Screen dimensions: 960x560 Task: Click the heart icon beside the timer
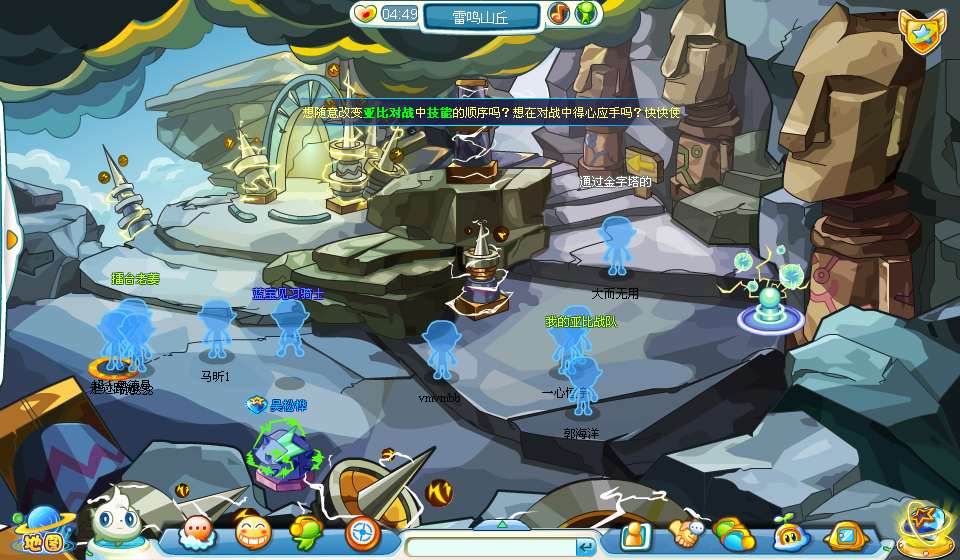pyautogui.click(x=366, y=14)
